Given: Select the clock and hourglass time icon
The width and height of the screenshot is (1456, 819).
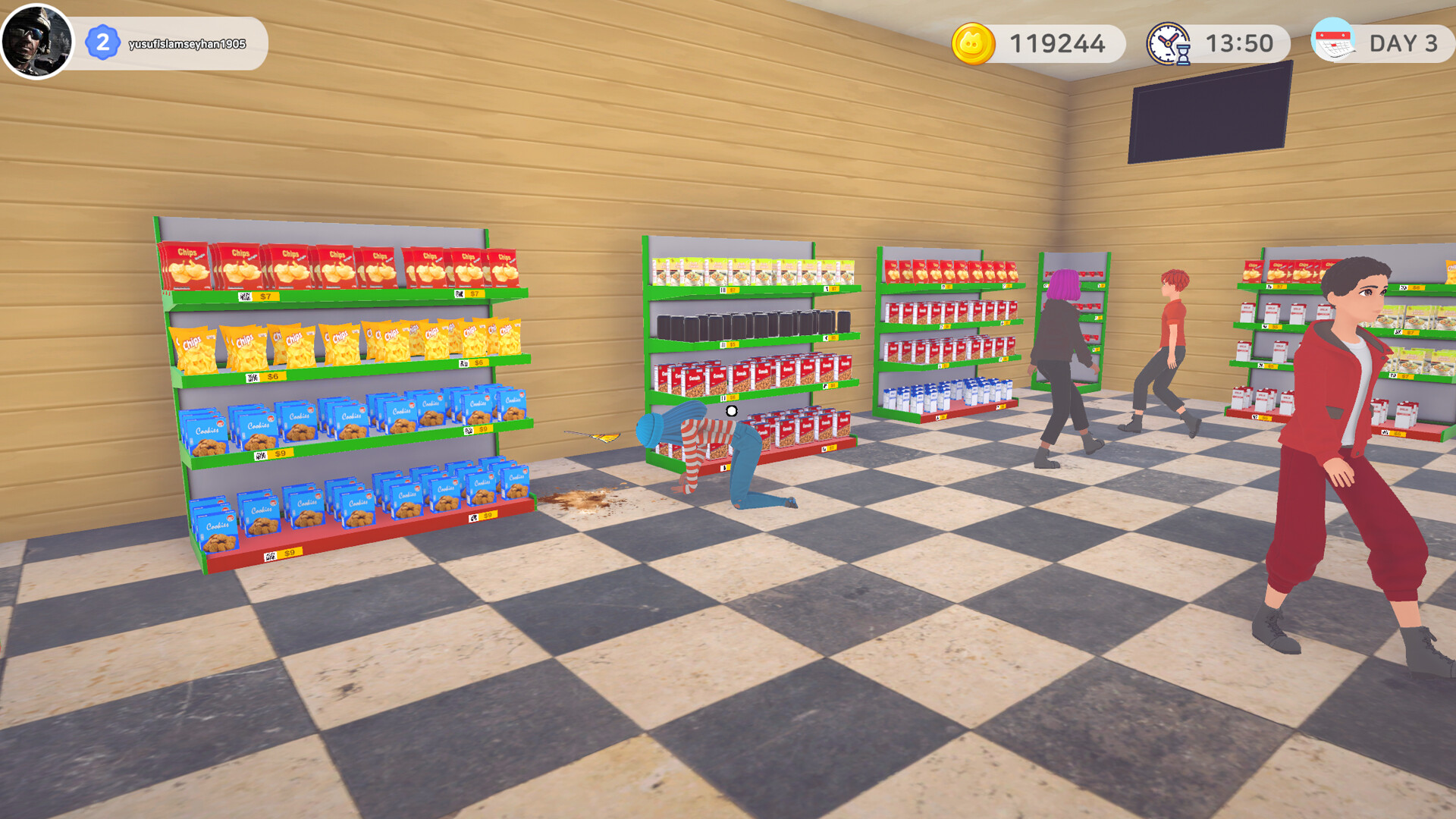Looking at the screenshot, I should pos(1169,43).
